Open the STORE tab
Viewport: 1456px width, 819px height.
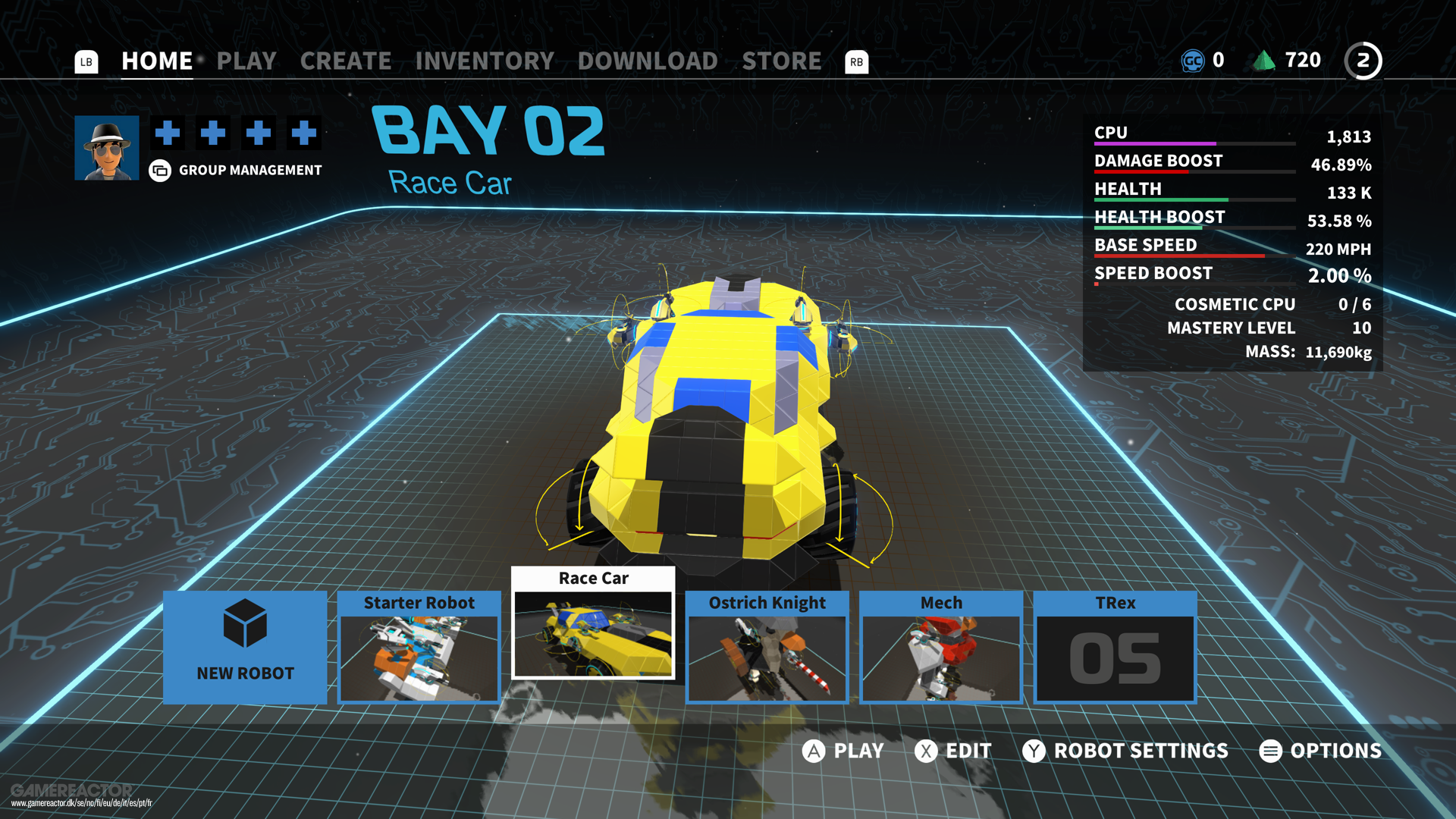[x=782, y=61]
